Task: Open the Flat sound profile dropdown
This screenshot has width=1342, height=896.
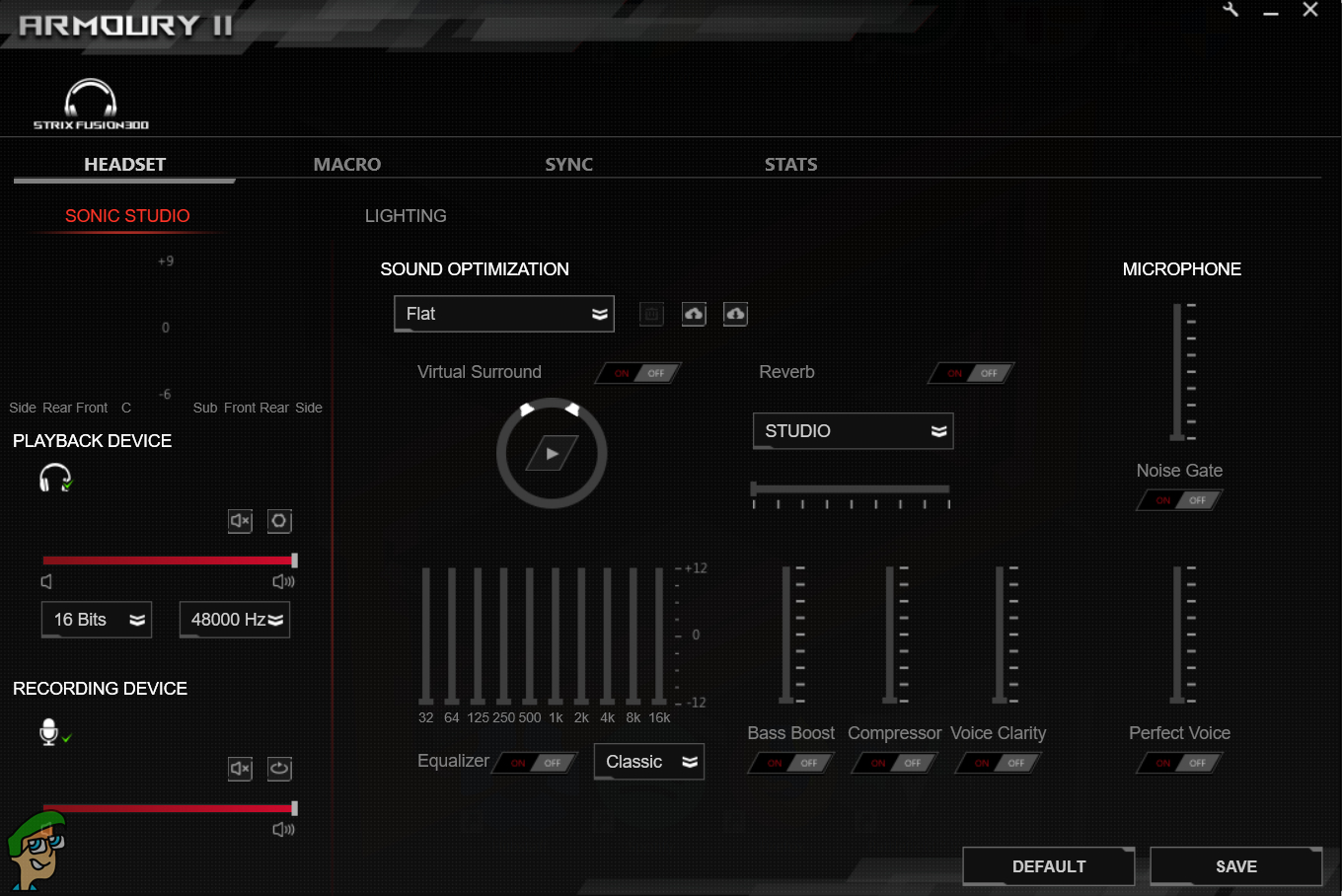Action: [503, 314]
